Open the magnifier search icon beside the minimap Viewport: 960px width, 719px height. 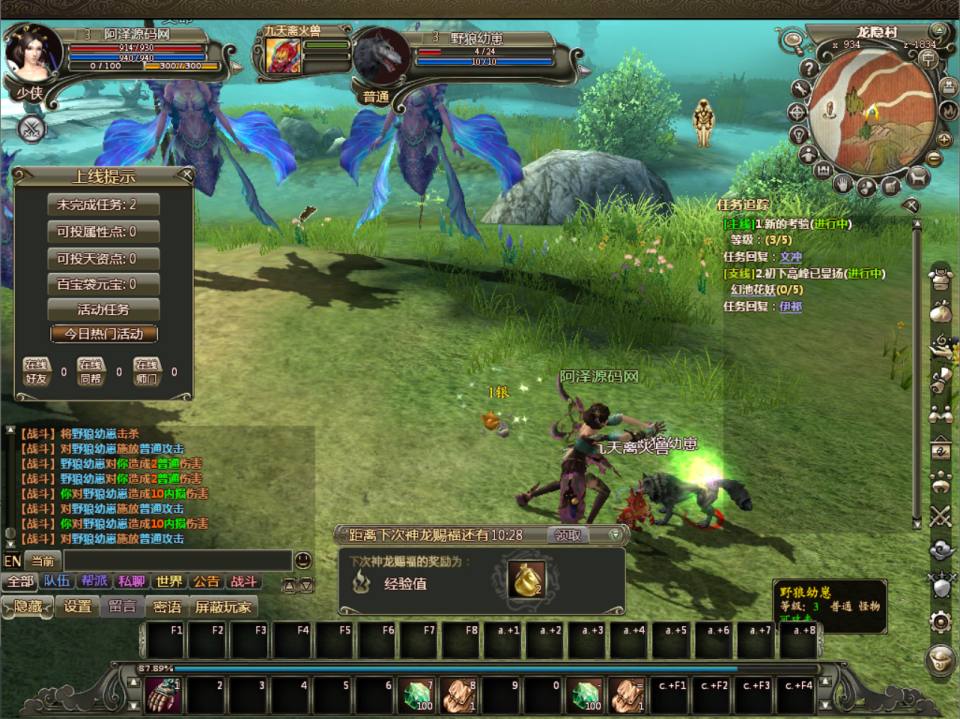point(793,42)
